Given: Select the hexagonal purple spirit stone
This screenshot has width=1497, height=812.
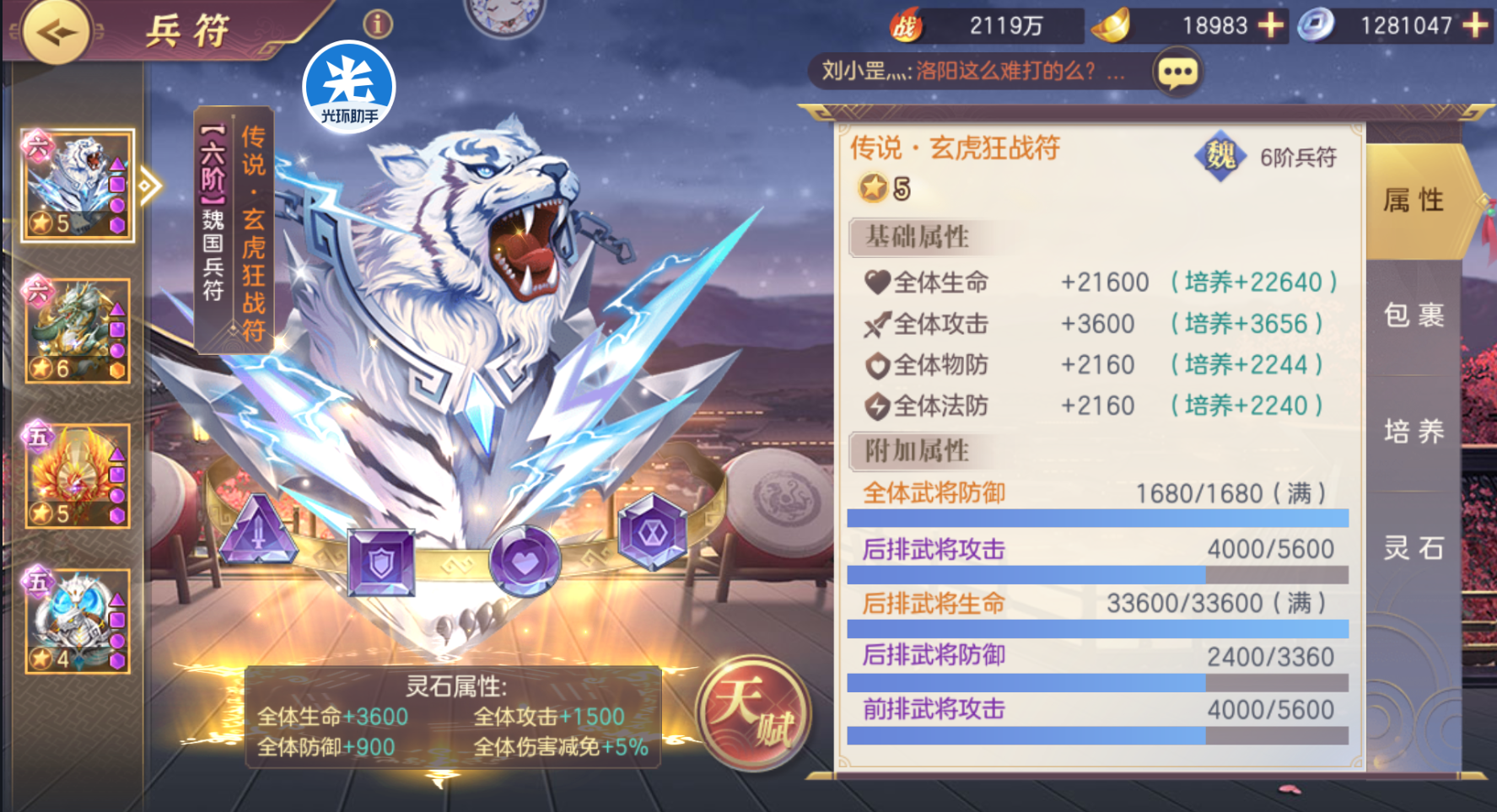Looking at the screenshot, I should 653,531.
